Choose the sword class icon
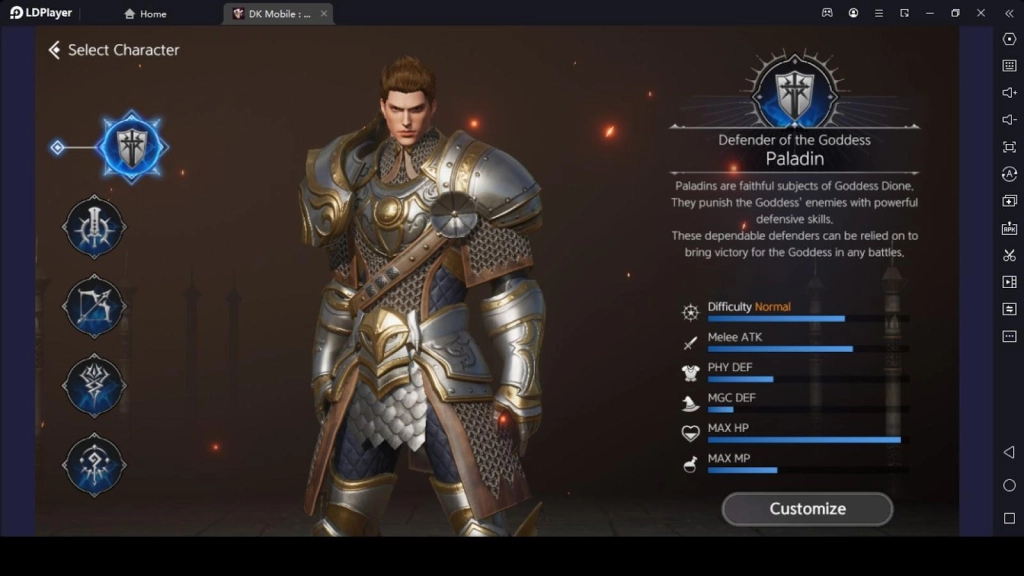The height and width of the screenshot is (576, 1024). [x=95, y=227]
